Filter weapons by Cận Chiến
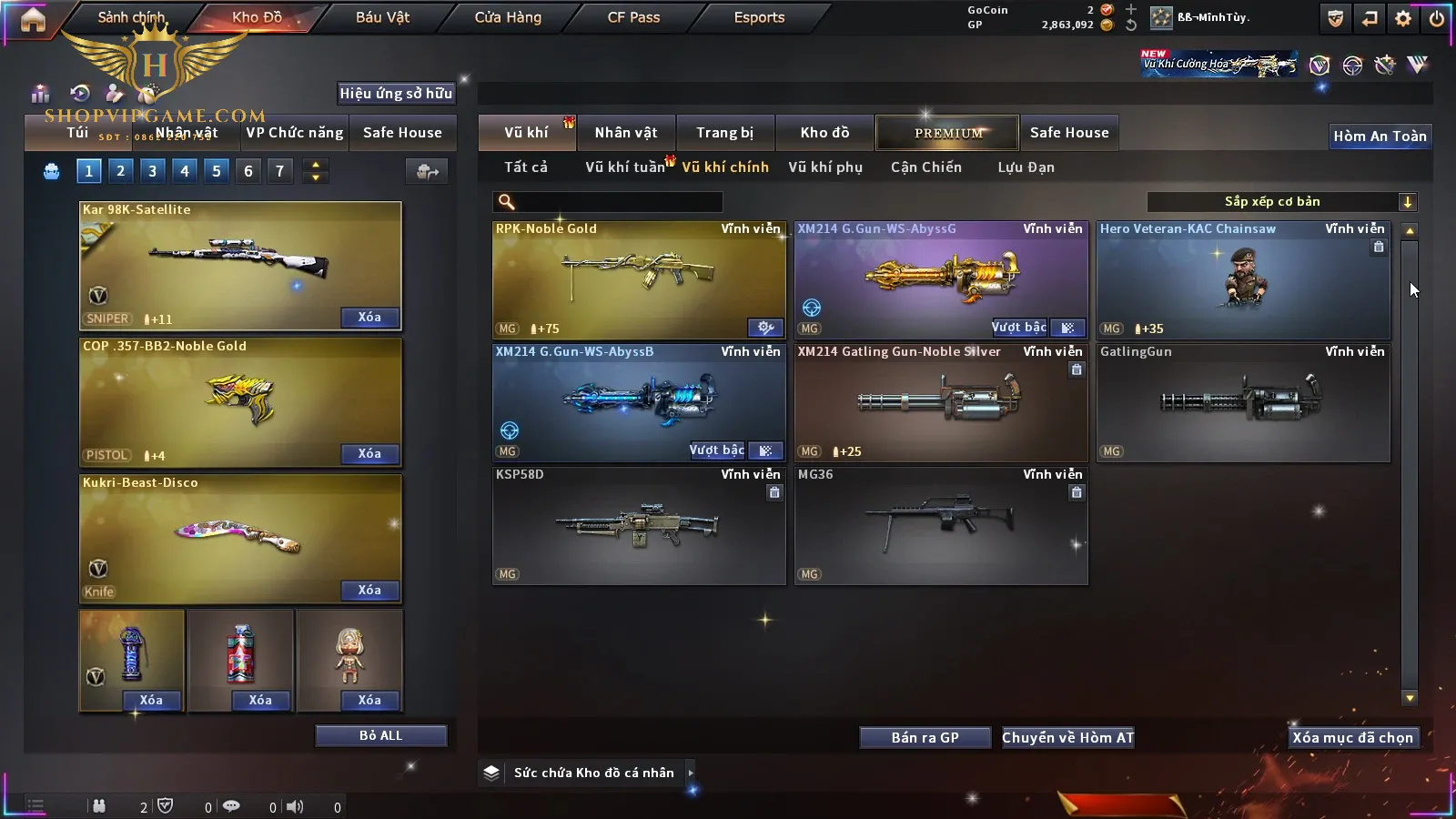Viewport: 1456px width, 819px height. pos(925,167)
